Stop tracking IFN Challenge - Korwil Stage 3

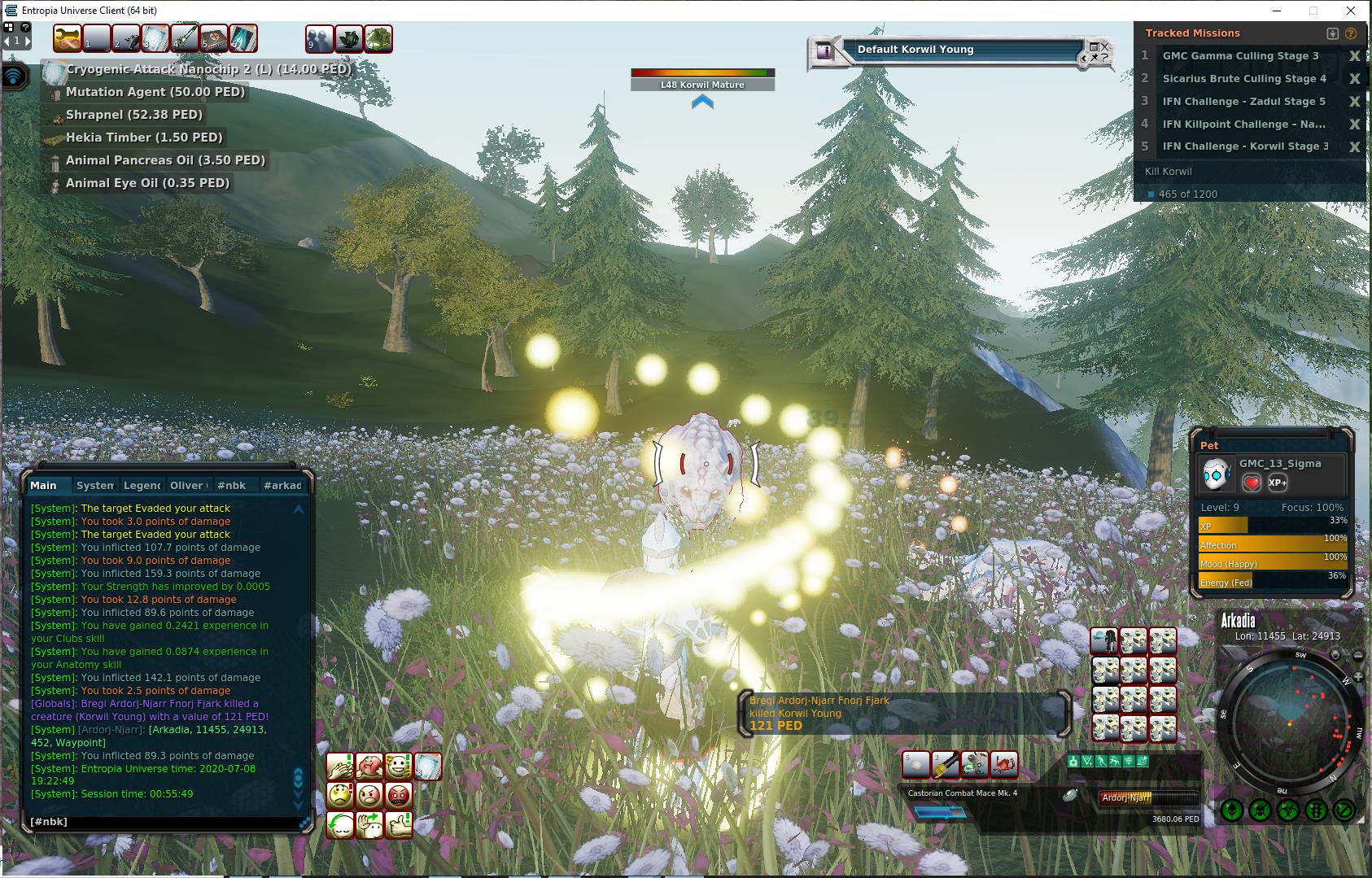point(1354,147)
